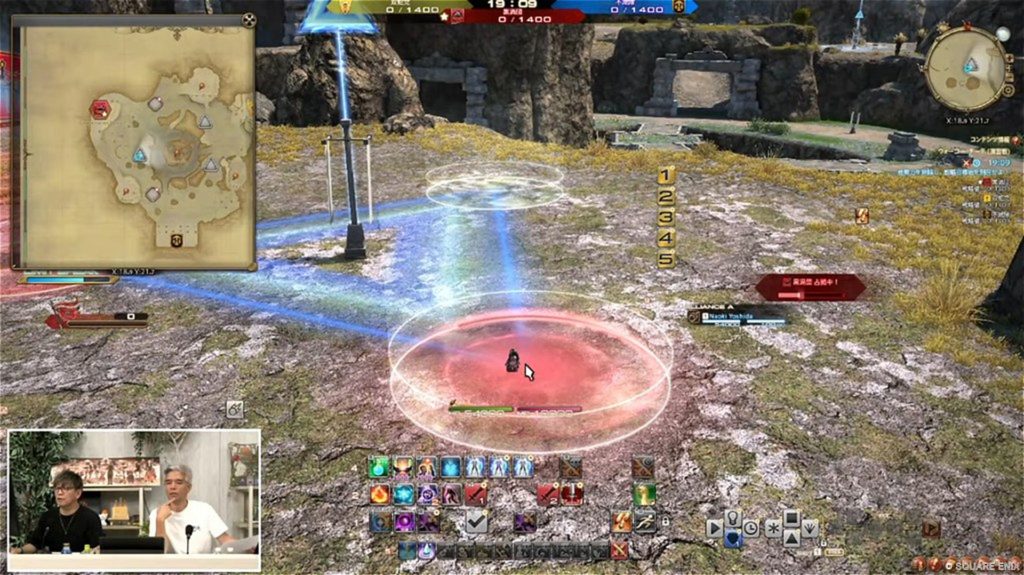The image size is (1024, 575).
Task: Select the clock icon button
Action: (x=750, y=527)
